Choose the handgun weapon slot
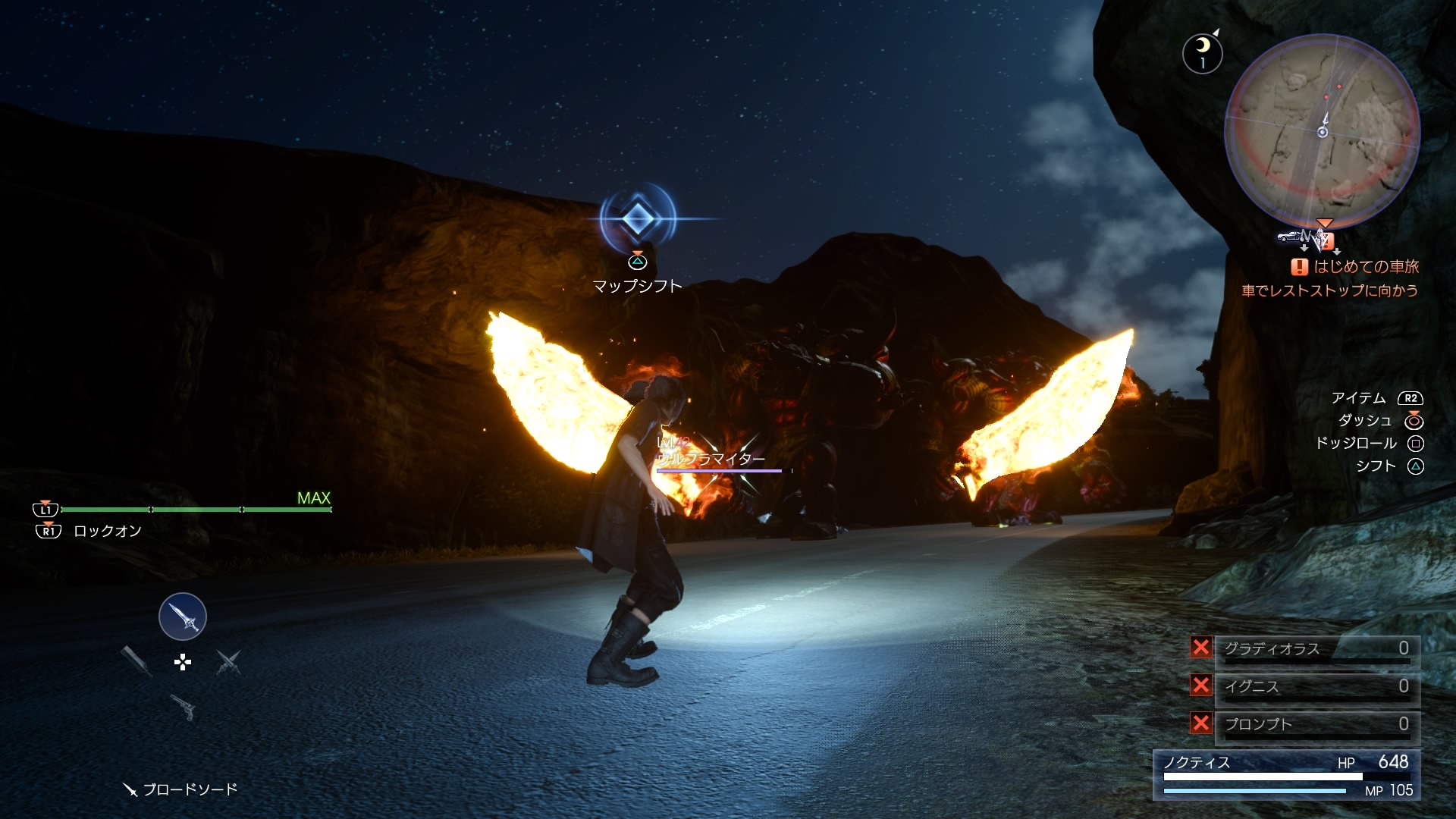Image resolution: width=1456 pixels, height=819 pixels. pyautogui.click(x=183, y=707)
